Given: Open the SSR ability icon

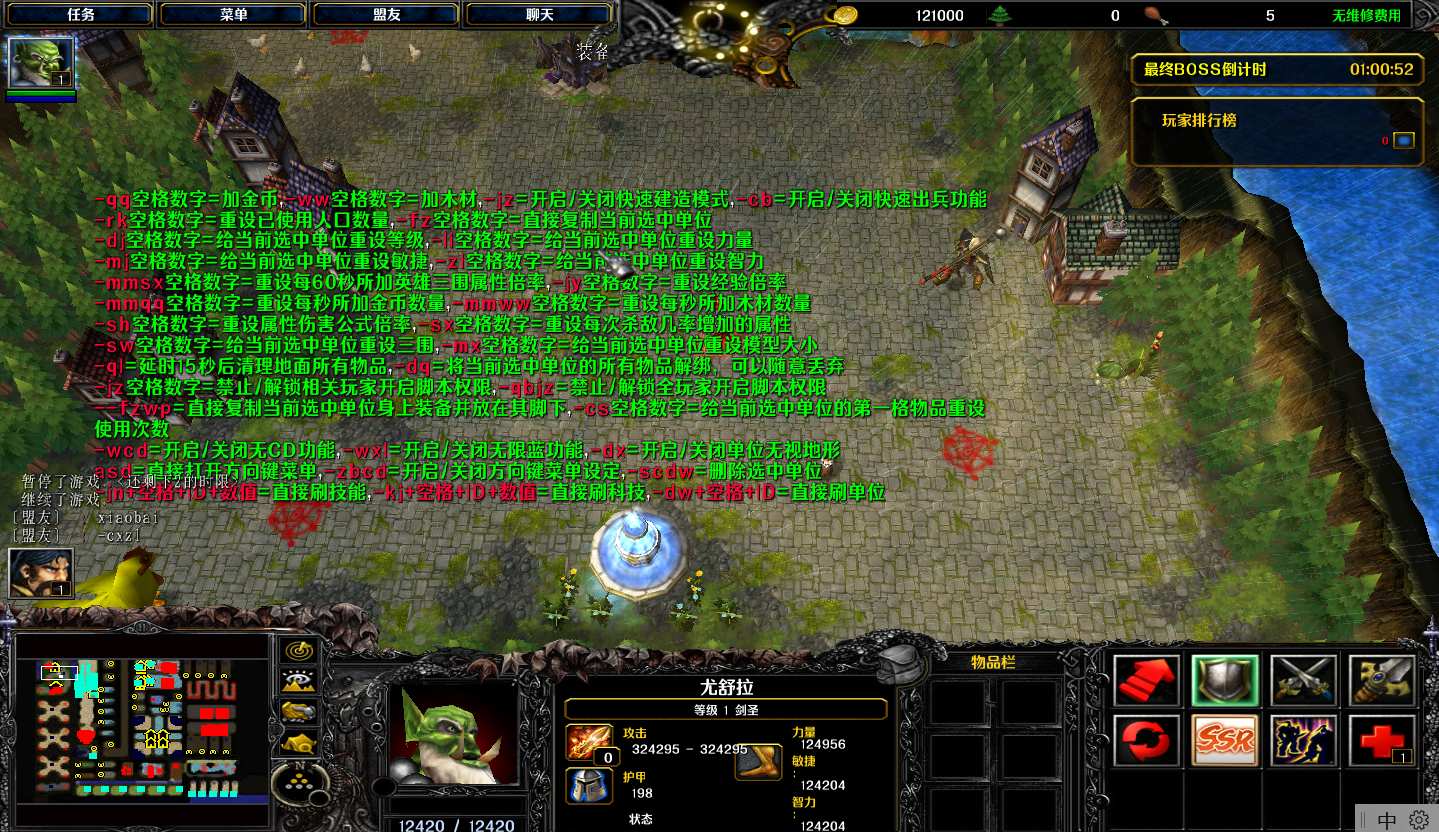Looking at the screenshot, I should pyautogui.click(x=1225, y=741).
